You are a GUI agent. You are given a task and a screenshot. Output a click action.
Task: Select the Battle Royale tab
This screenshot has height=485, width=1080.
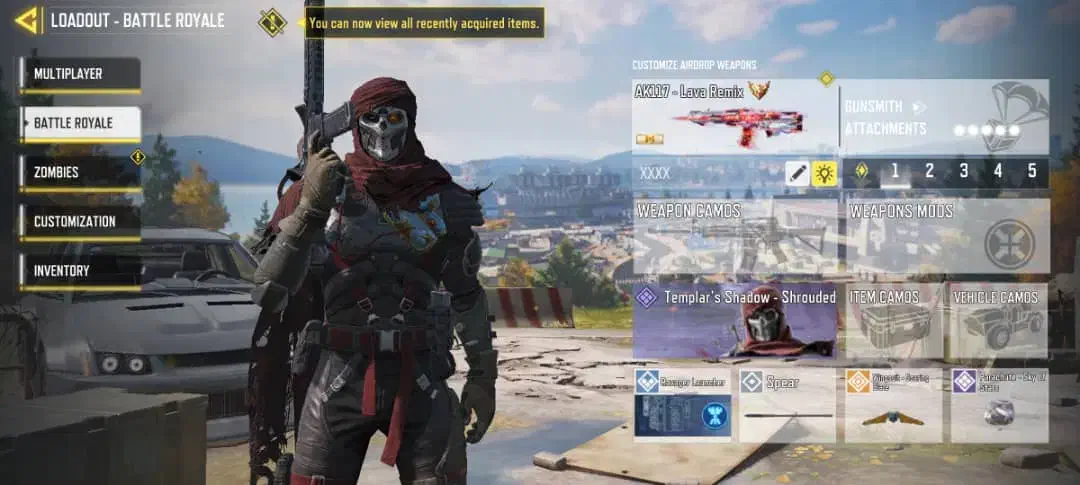80,124
